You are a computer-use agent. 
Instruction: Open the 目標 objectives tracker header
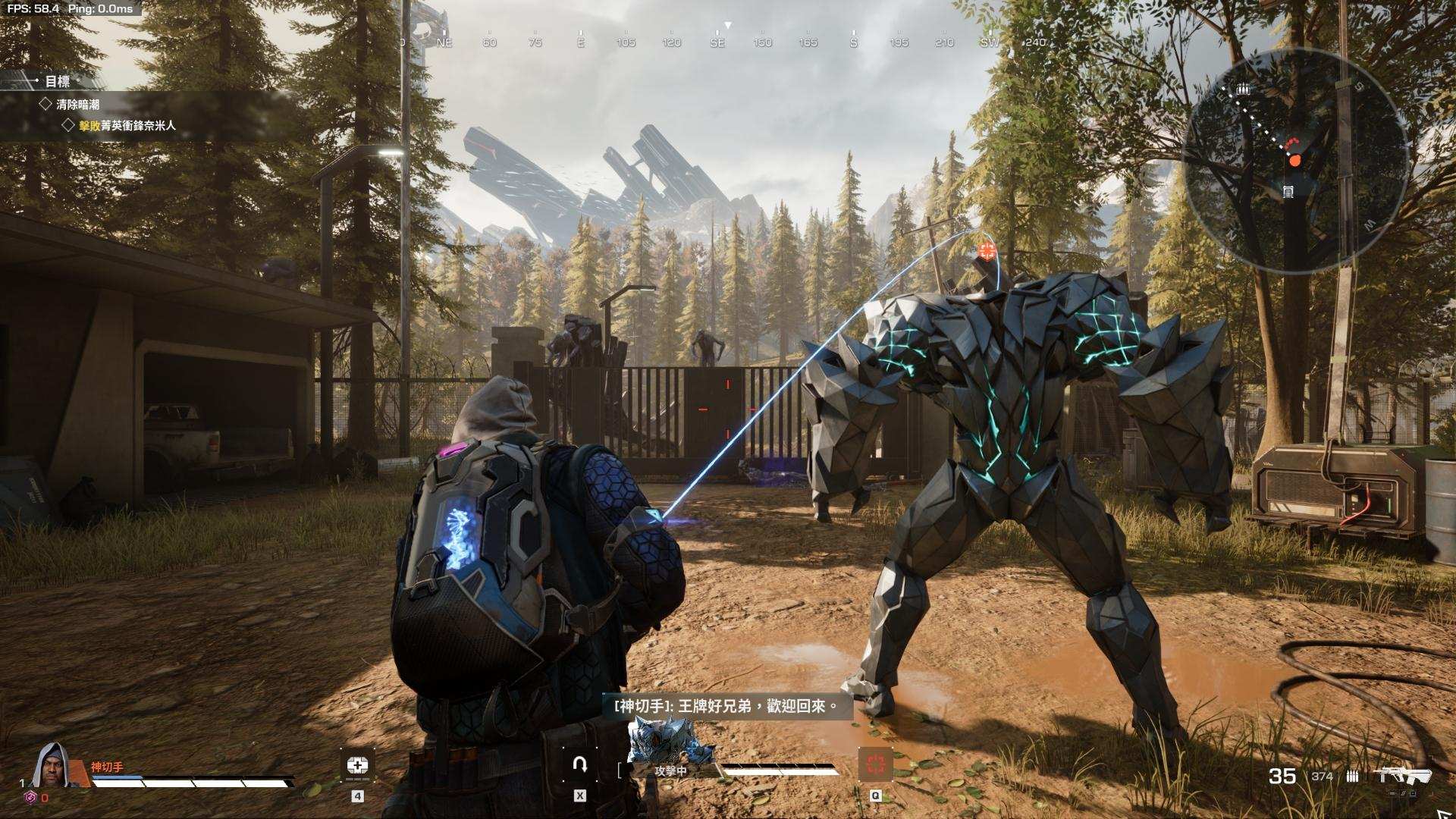tap(57, 81)
